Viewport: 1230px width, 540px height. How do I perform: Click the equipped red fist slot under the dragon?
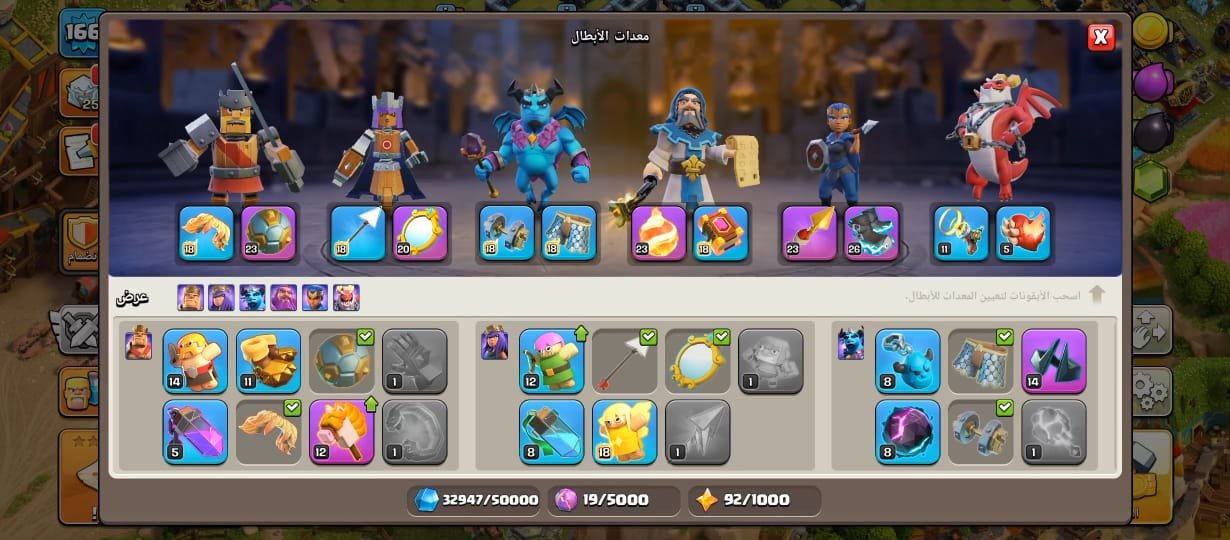(x=1022, y=233)
